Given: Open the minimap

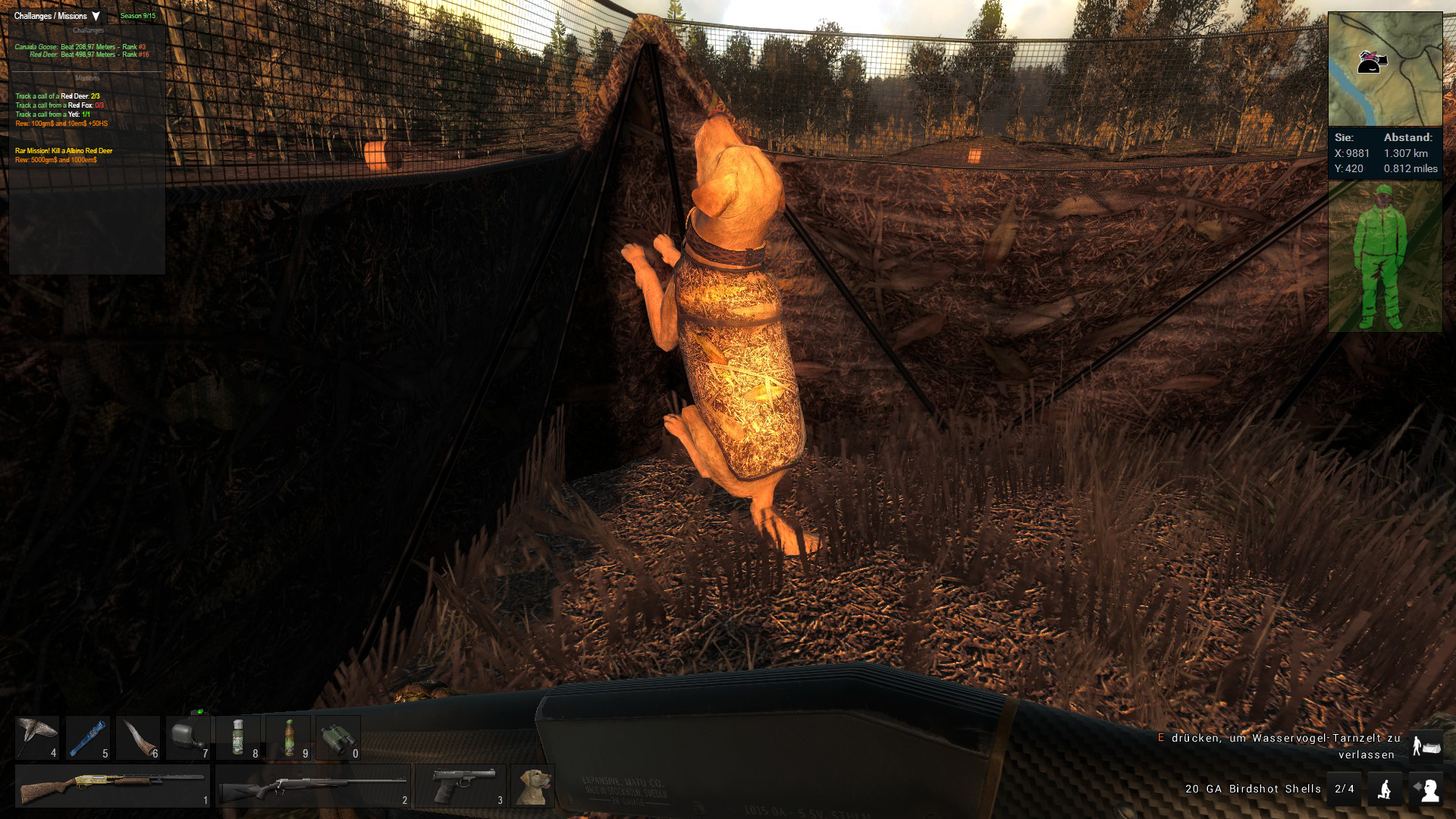Looking at the screenshot, I should tap(1385, 69).
